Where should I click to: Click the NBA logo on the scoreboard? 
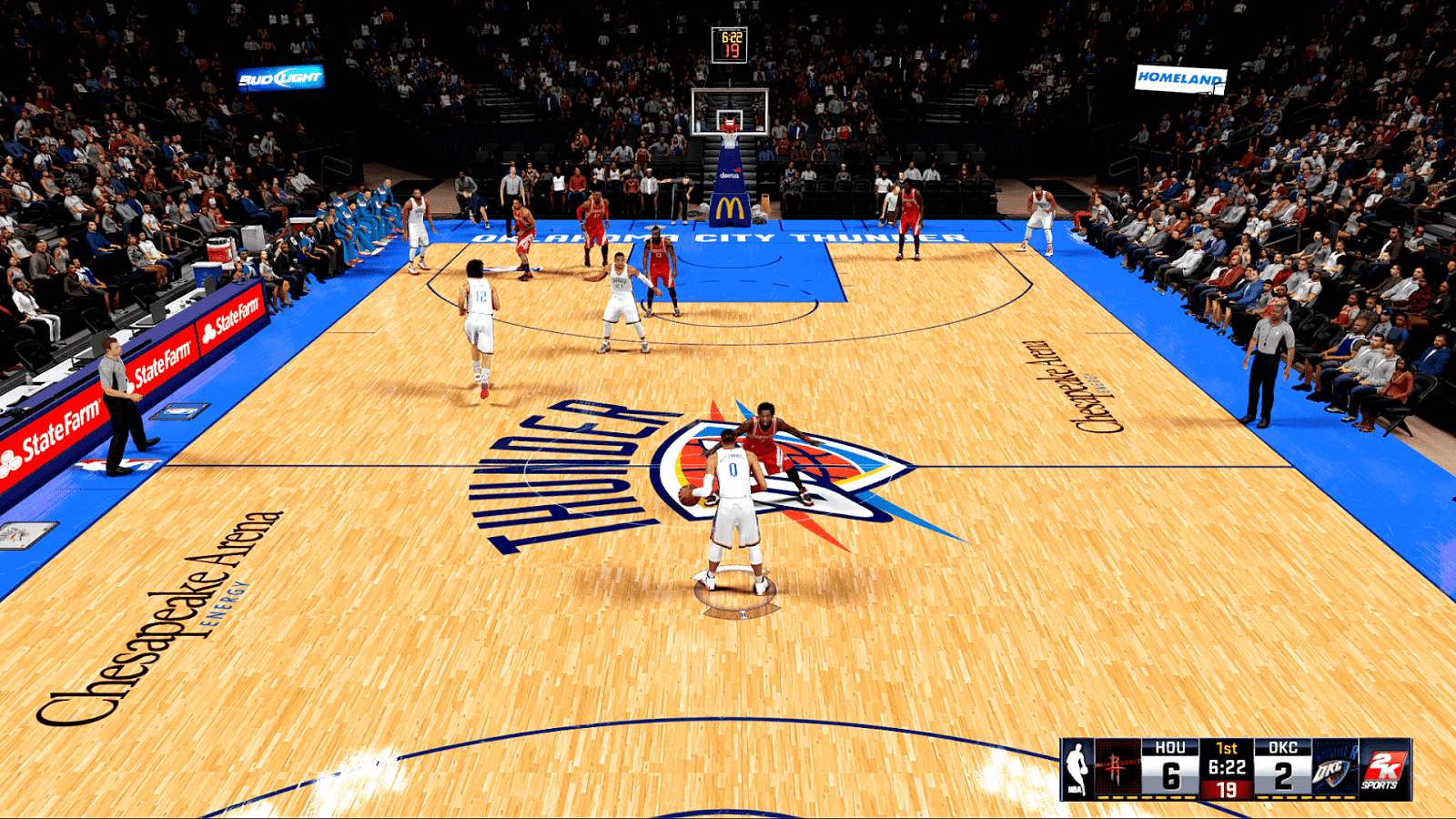click(1078, 767)
